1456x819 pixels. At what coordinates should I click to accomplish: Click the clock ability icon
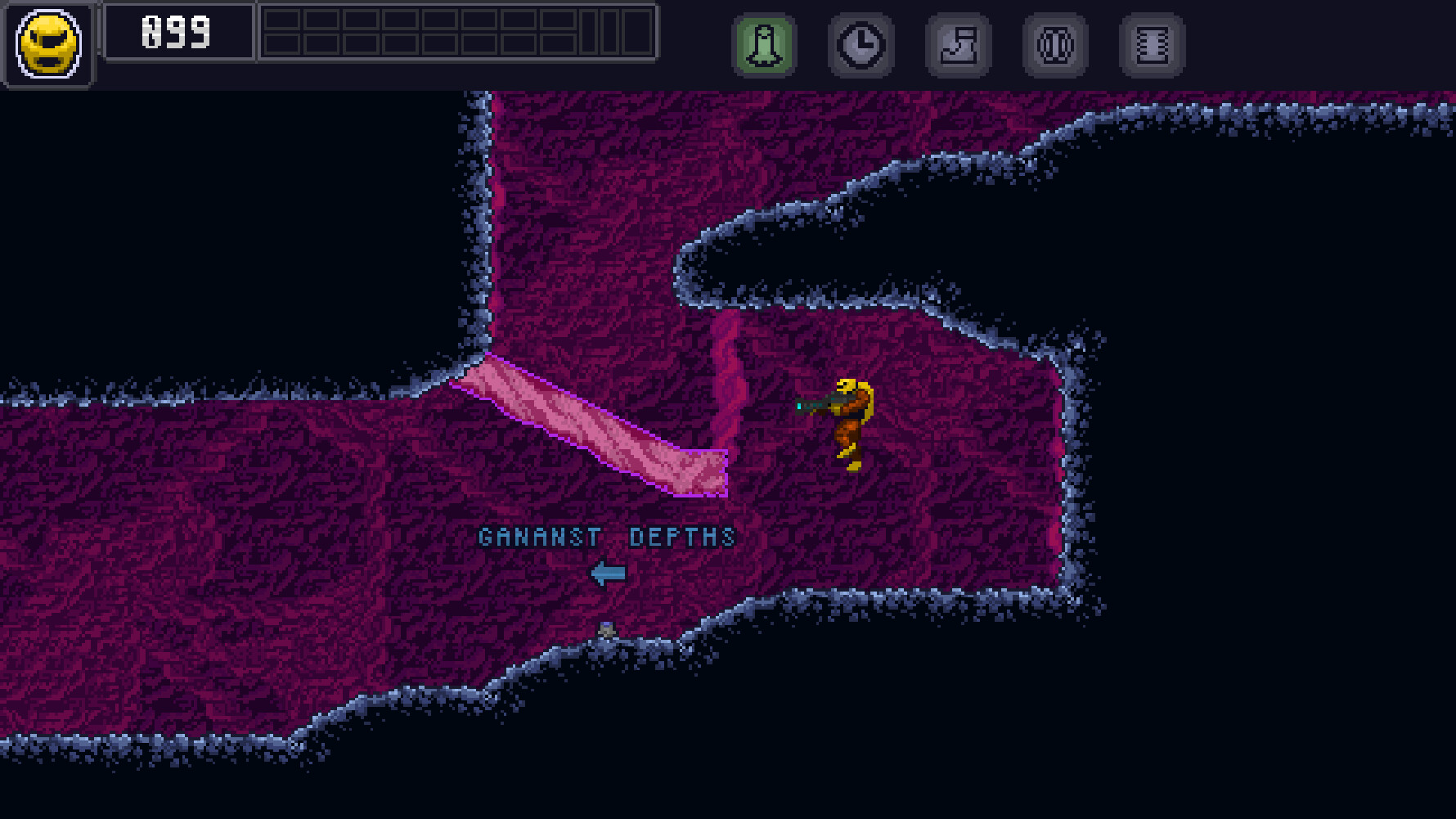click(x=860, y=45)
